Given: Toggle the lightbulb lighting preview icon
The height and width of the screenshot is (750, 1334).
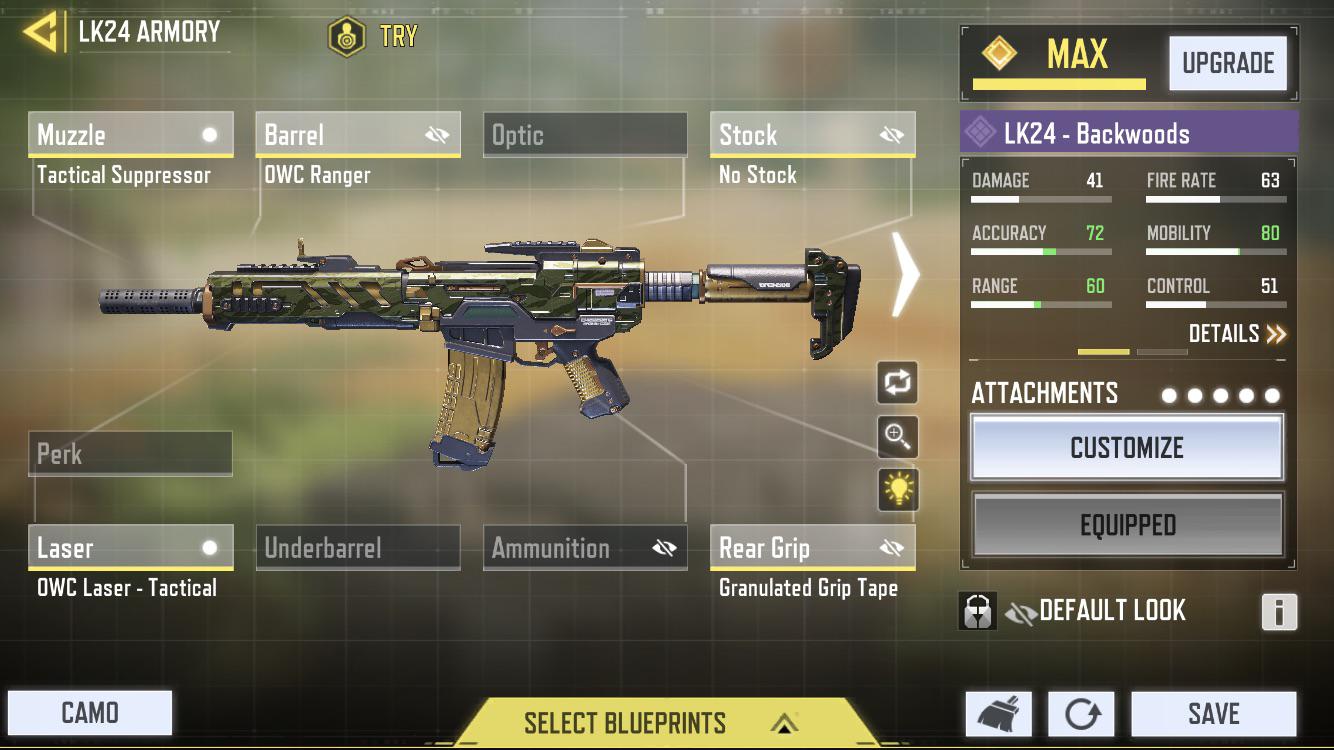Looking at the screenshot, I should 897,491.
